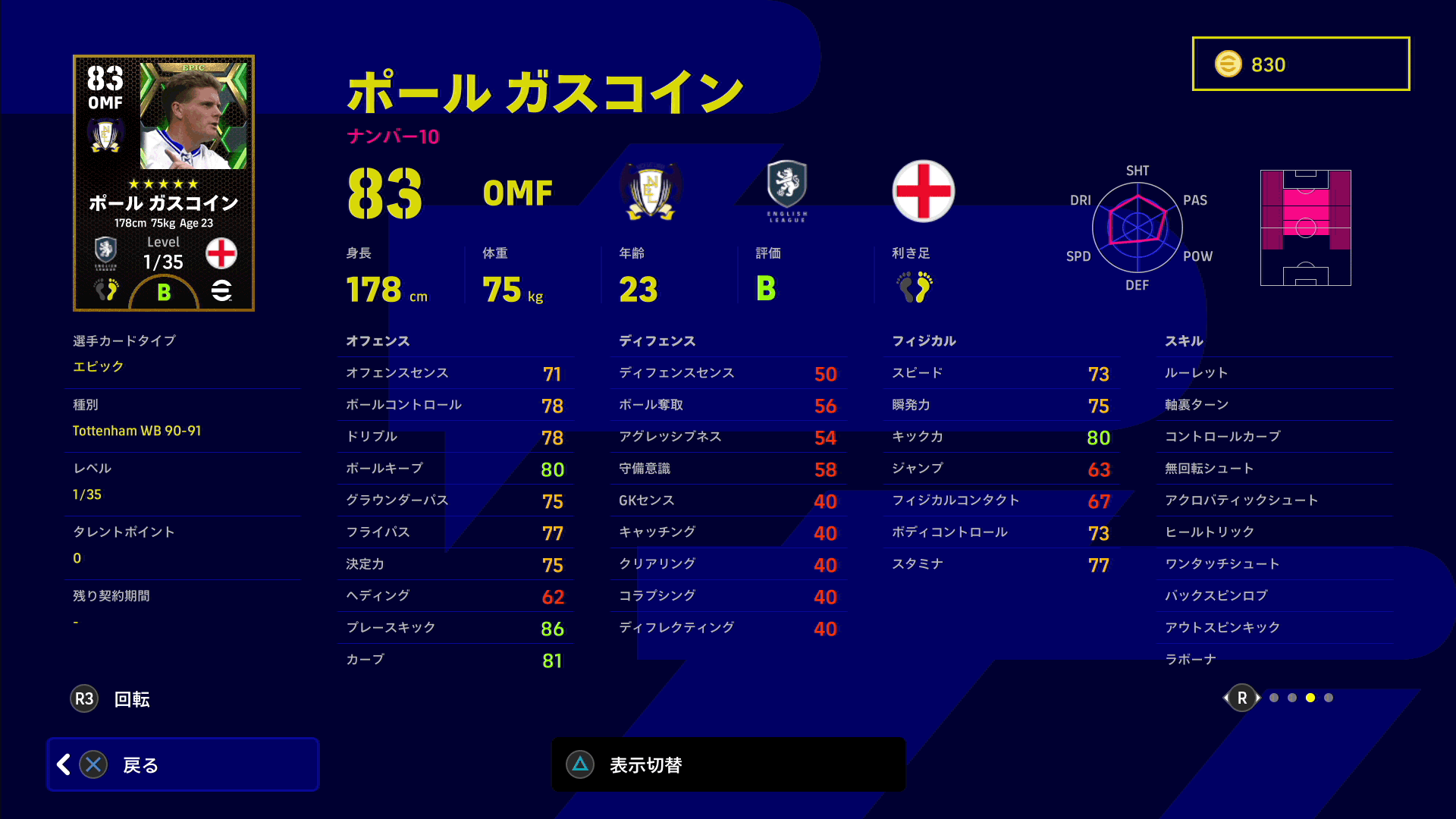Image resolution: width=1456 pixels, height=819 pixels.
Task: Select the Paul Gascoigne player card
Action: tap(164, 183)
